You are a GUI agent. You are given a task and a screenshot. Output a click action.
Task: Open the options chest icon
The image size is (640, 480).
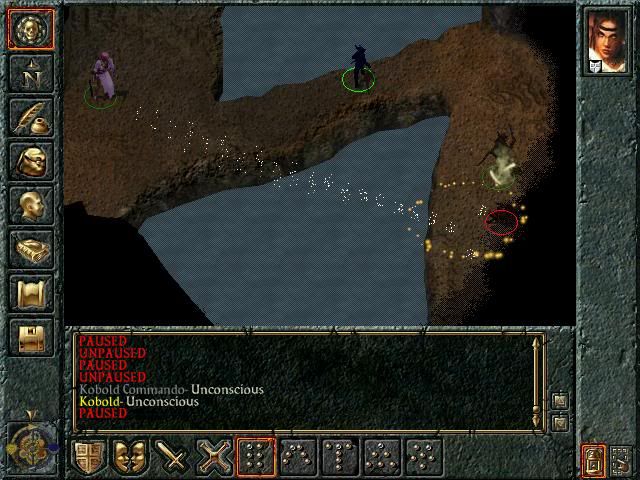pyautogui.click(x=30, y=336)
